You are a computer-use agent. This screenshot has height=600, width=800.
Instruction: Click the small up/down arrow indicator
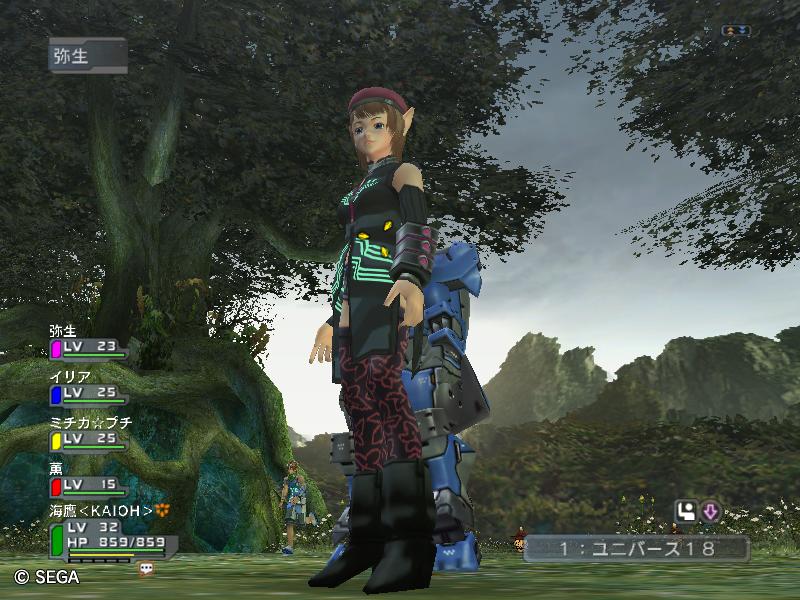click(736, 31)
